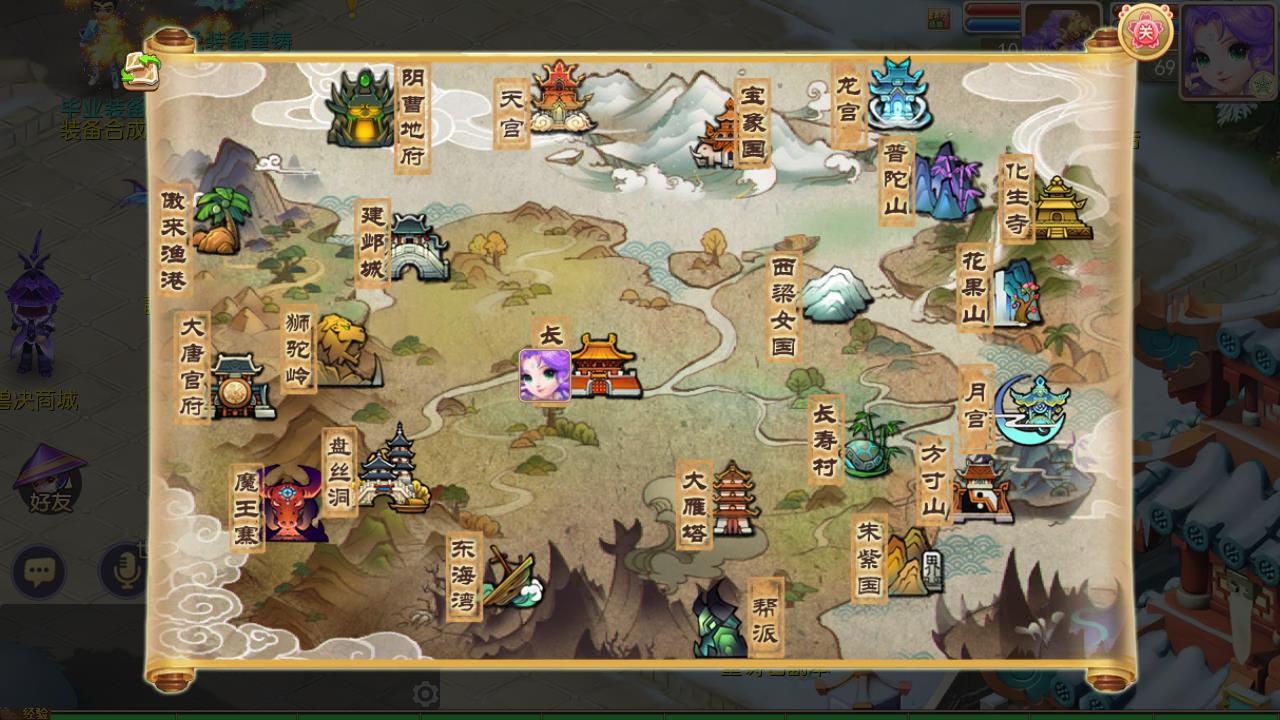Choose 狮驼岭 on the map
This screenshot has height=720, width=1280.
[x=341, y=349]
